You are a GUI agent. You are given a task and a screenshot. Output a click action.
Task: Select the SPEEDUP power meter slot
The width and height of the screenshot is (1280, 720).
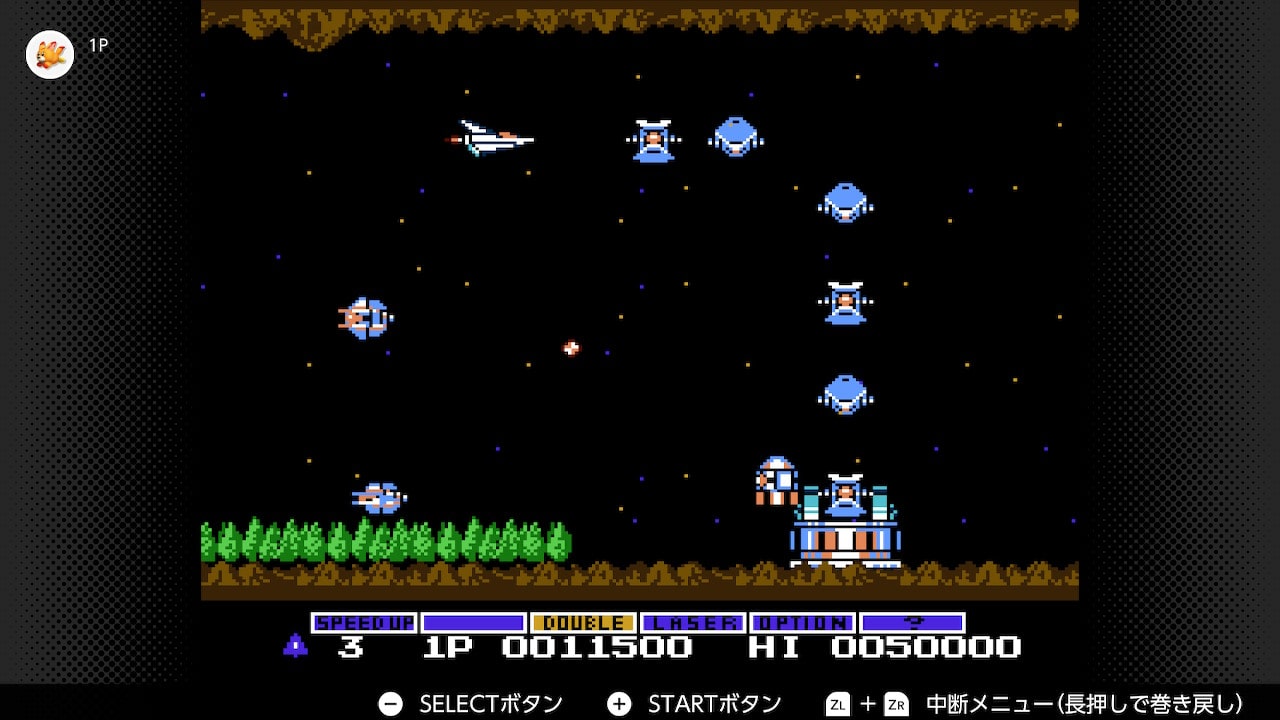(364, 623)
